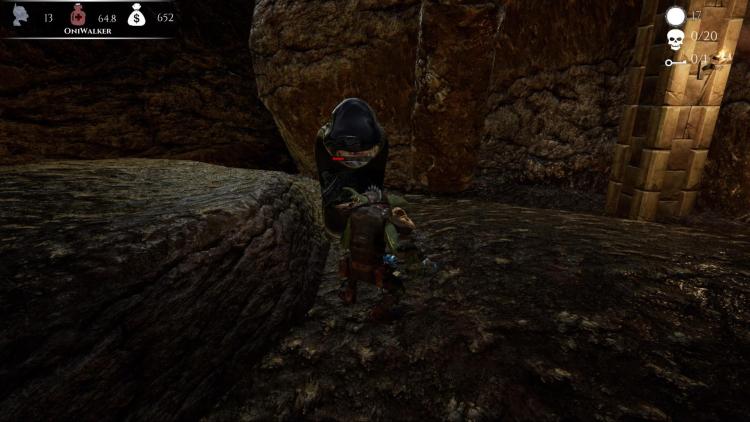Click the grey character head icon
750x422 pixels.
(19, 16)
